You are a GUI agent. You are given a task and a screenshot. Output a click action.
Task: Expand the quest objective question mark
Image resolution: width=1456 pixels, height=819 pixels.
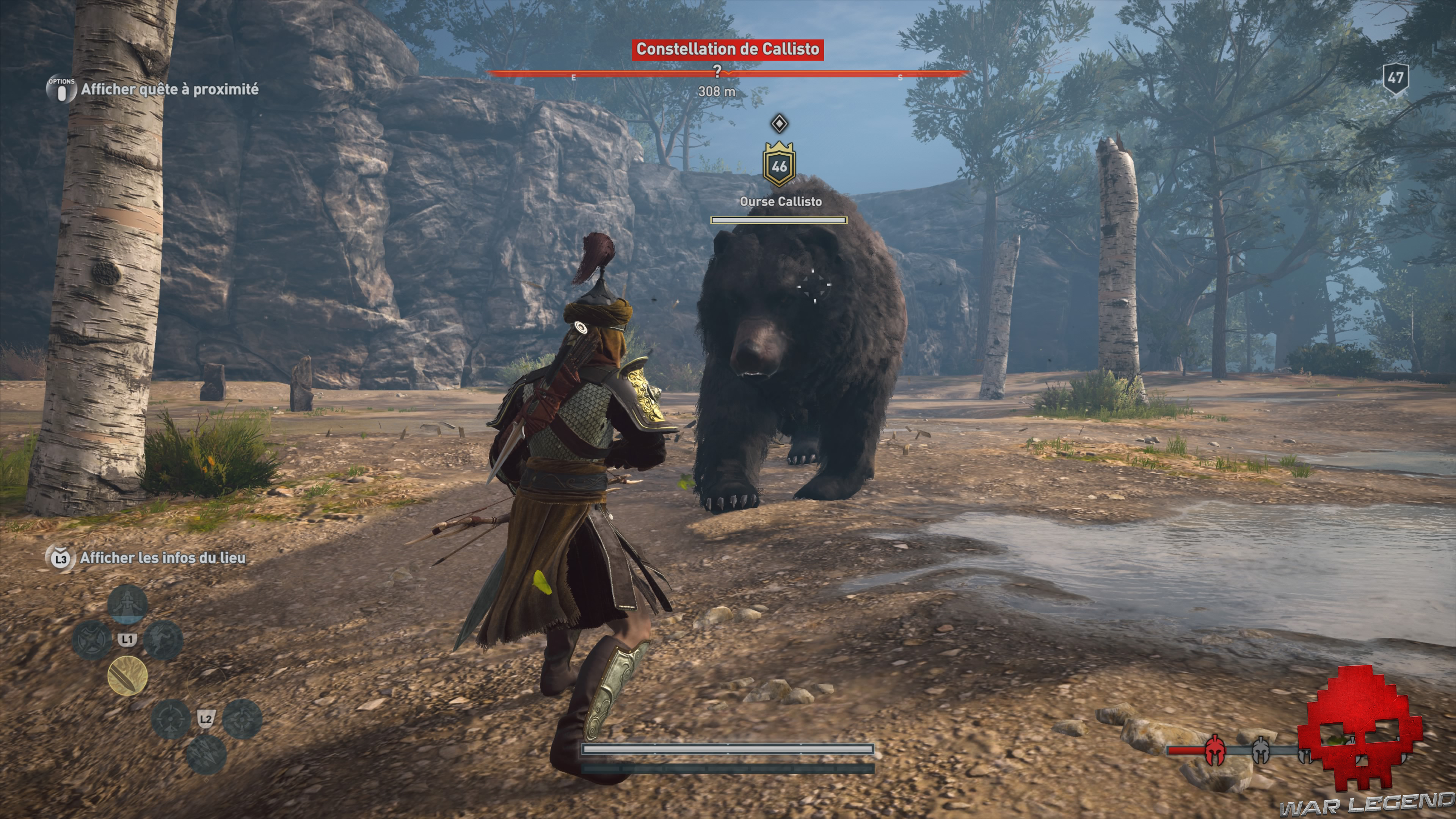pyautogui.click(x=718, y=70)
